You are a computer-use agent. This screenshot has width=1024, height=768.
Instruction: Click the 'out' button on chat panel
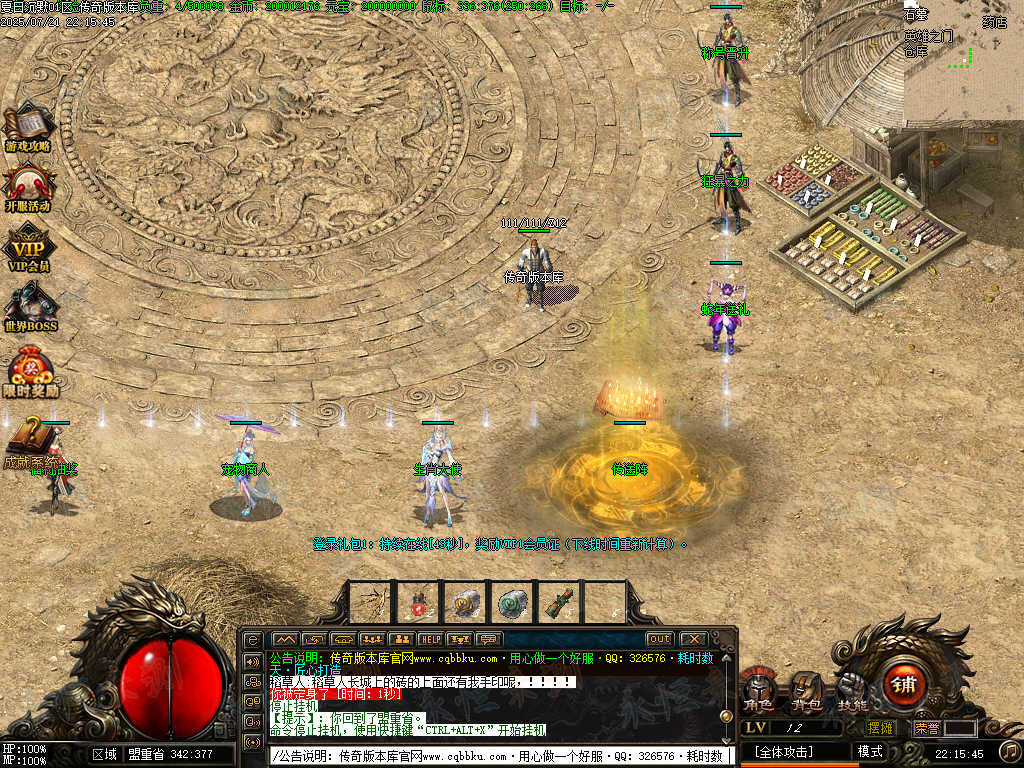pyautogui.click(x=659, y=639)
